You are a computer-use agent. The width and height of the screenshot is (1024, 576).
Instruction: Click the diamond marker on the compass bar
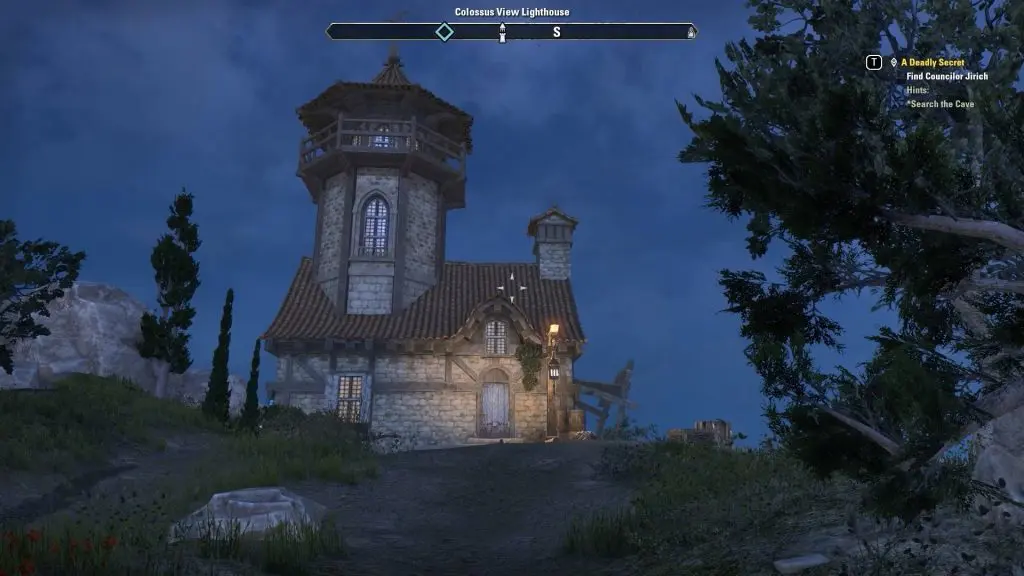(x=444, y=32)
